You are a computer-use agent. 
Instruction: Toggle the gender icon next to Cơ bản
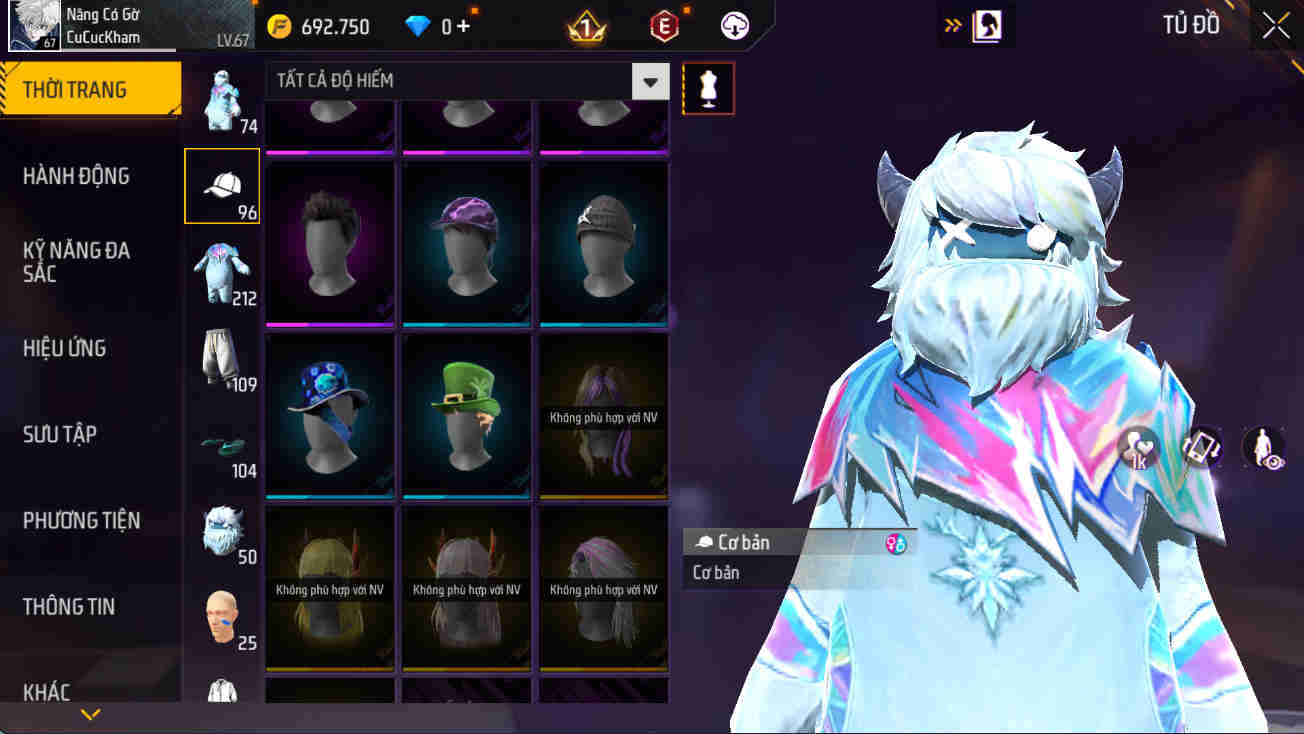(x=897, y=542)
